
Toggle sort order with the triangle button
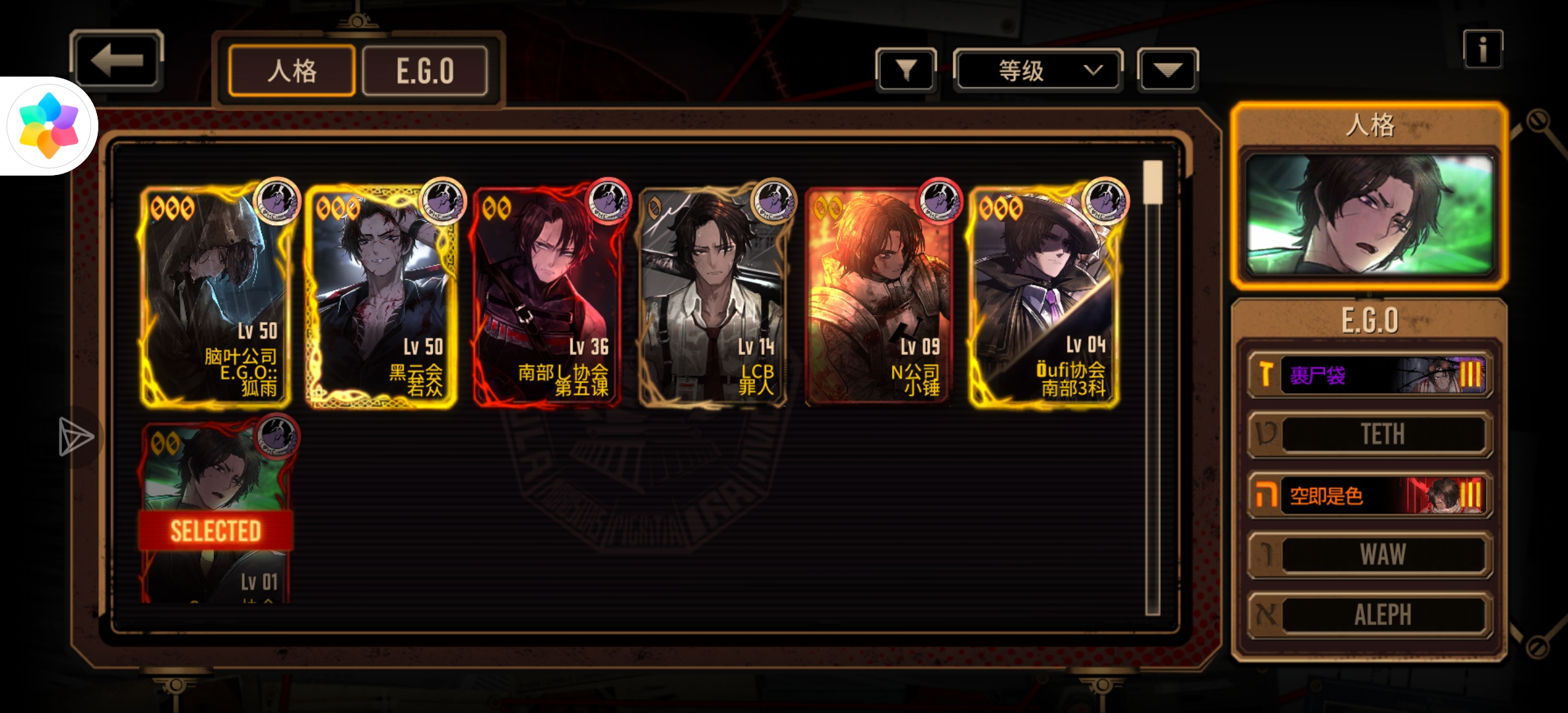coord(1167,69)
